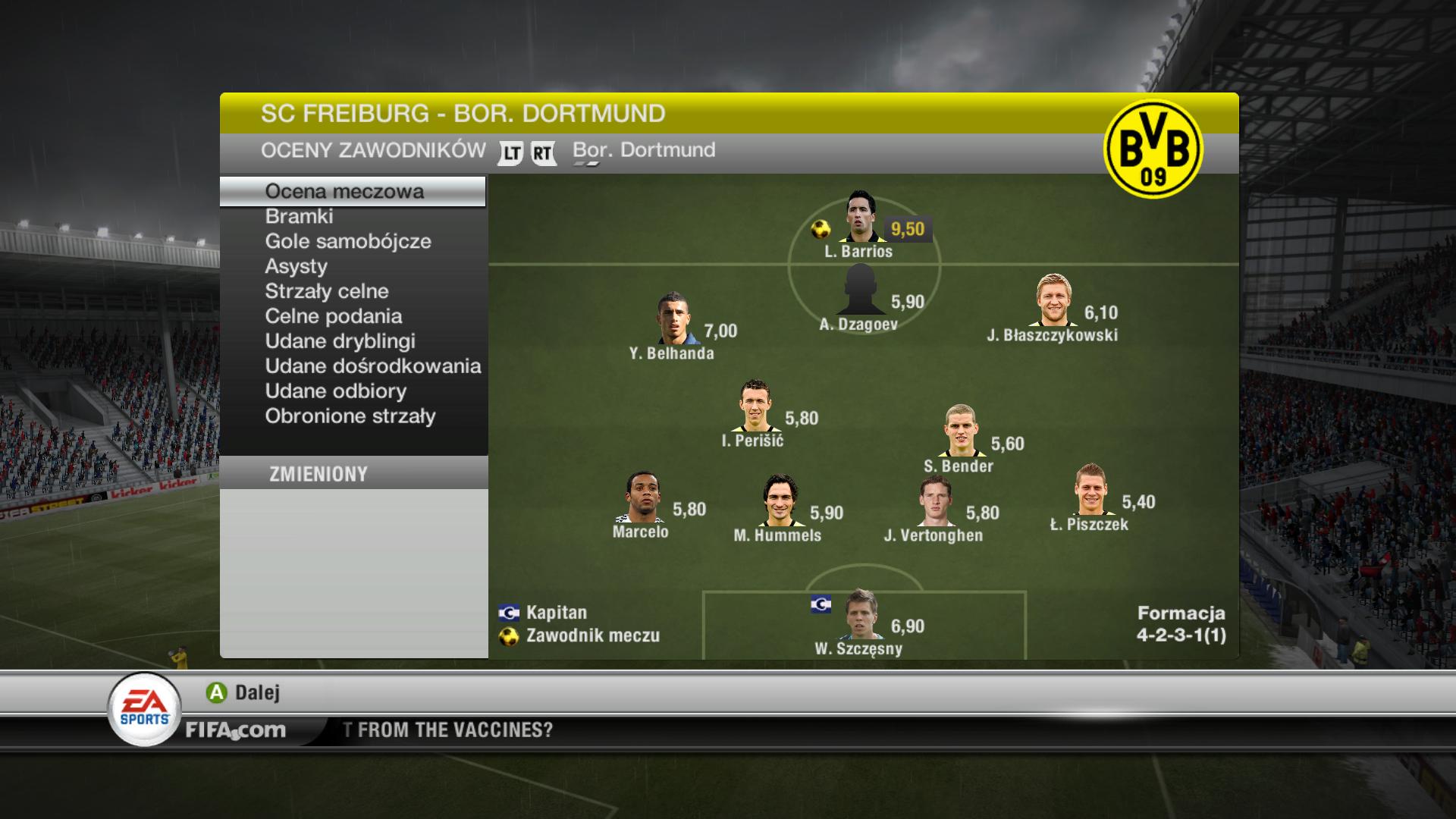The height and width of the screenshot is (819, 1456).
Task: Choose M. Hummels player portrait
Action: tap(780, 500)
